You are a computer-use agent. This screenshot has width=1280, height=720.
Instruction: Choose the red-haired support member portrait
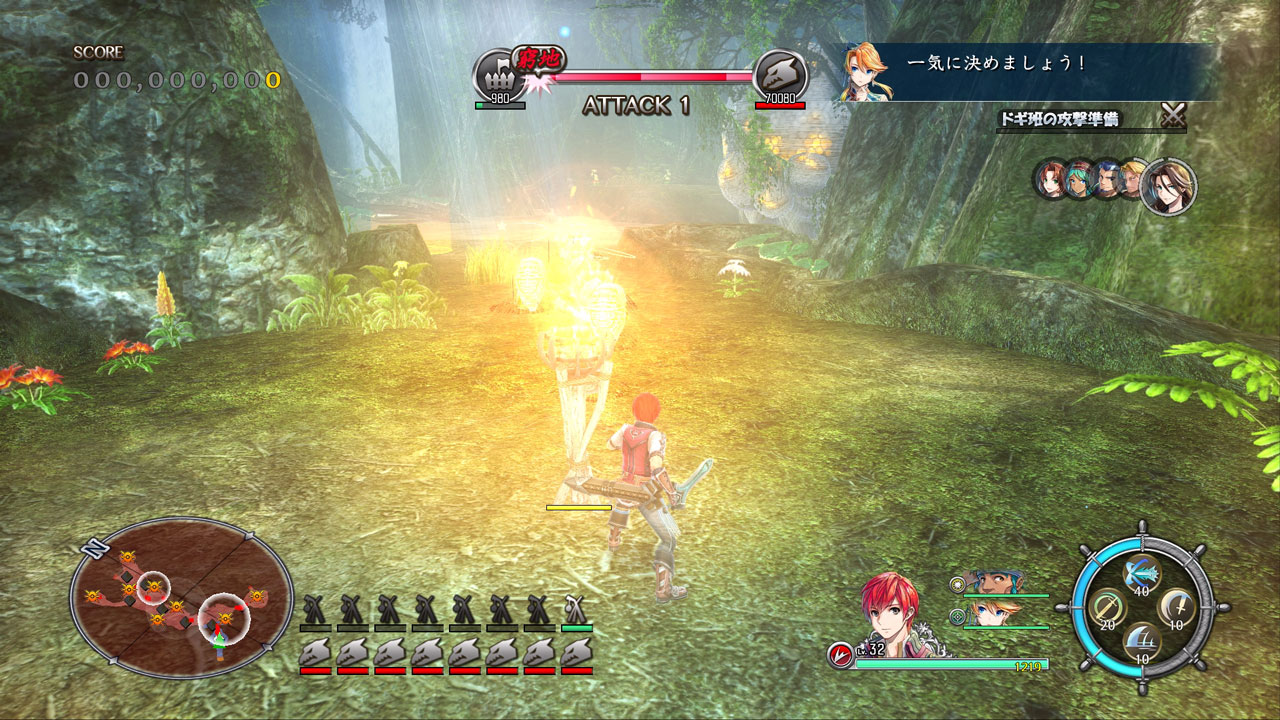[x=1048, y=180]
